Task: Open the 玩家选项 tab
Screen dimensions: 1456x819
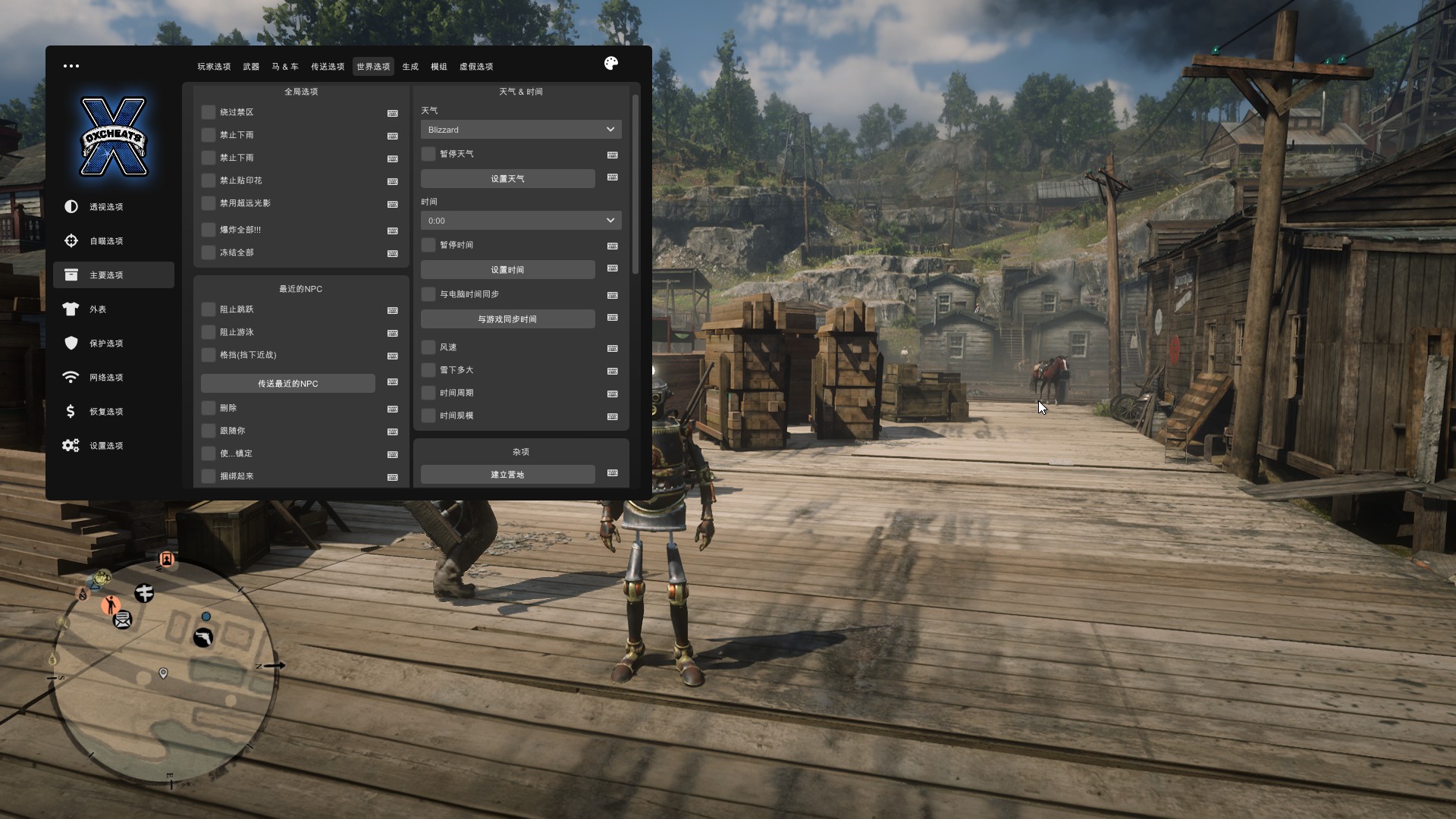Action: coord(214,67)
